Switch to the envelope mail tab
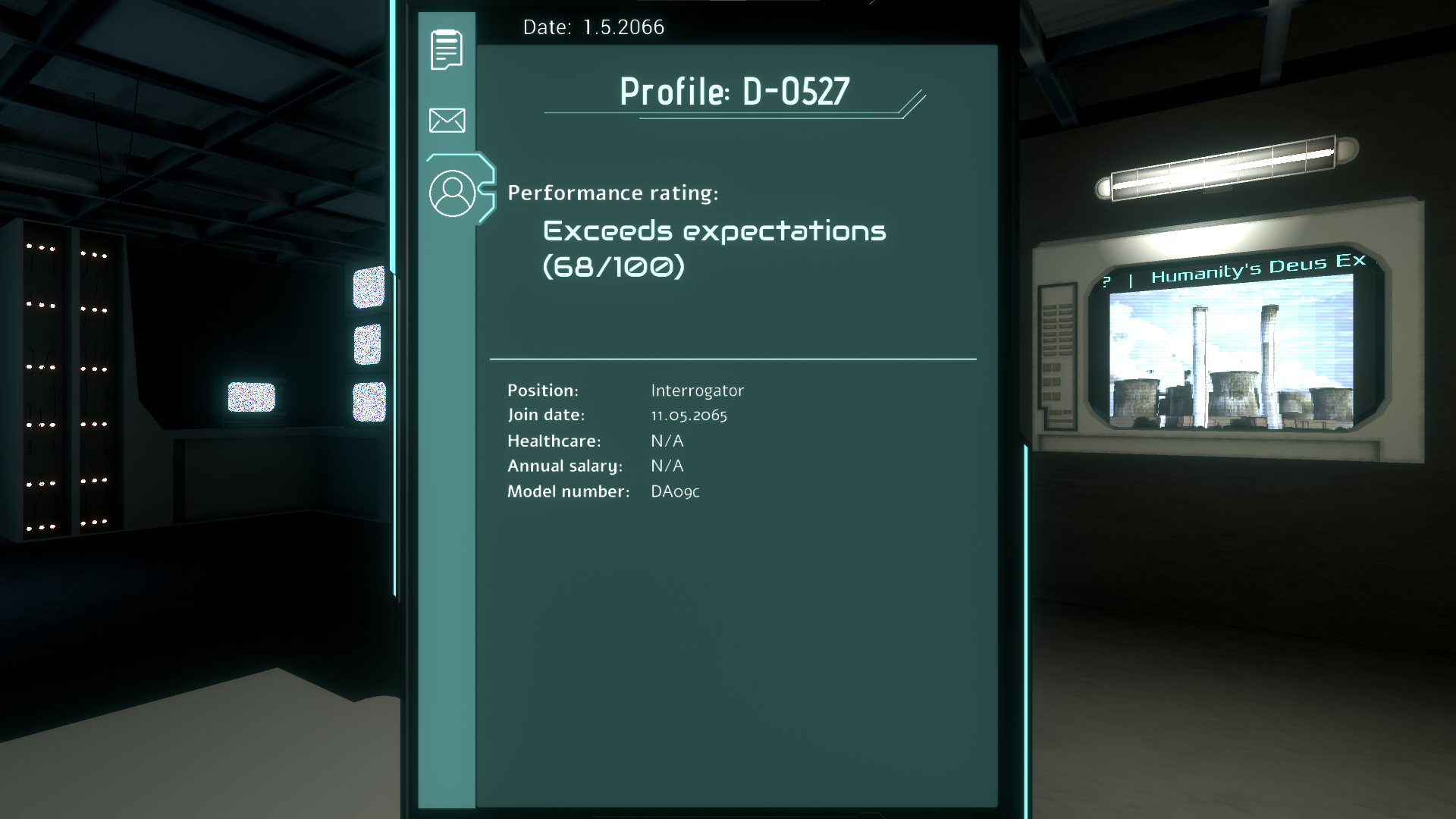Image resolution: width=1456 pixels, height=819 pixels. click(x=447, y=120)
